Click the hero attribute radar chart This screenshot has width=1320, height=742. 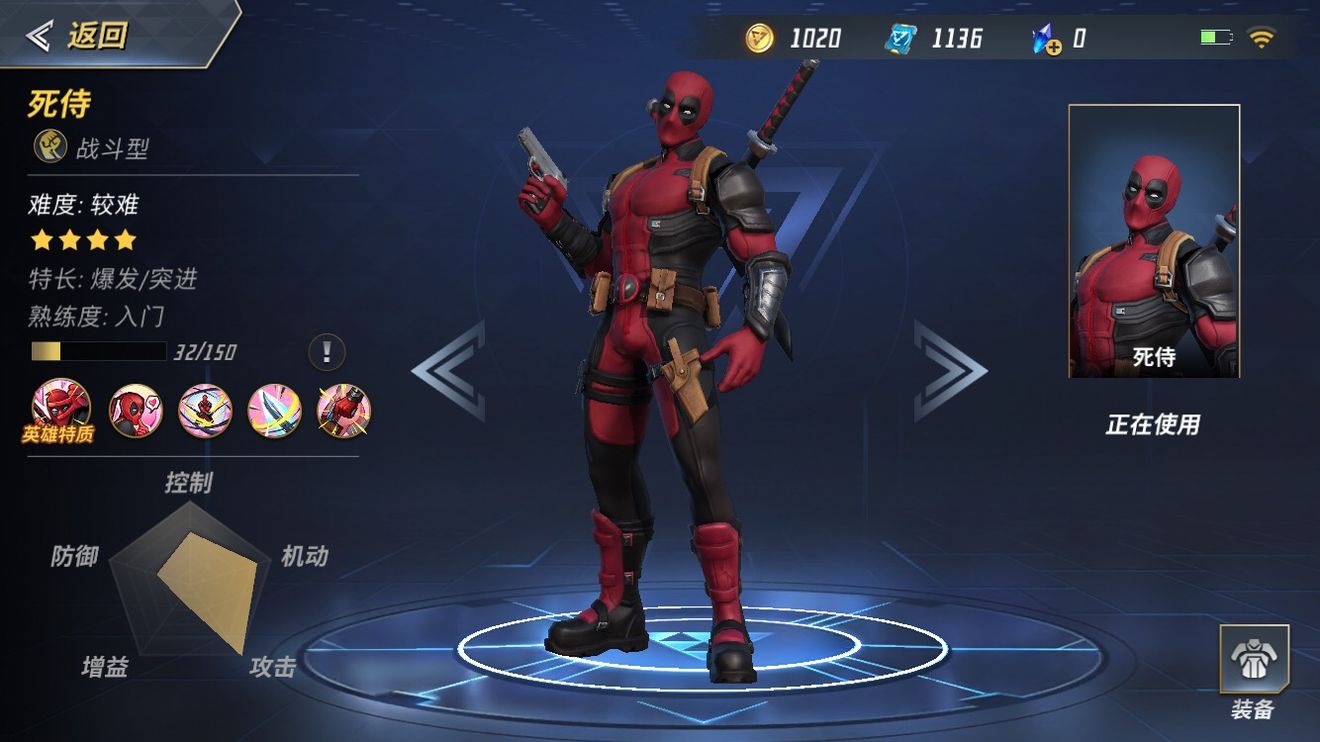[190, 580]
